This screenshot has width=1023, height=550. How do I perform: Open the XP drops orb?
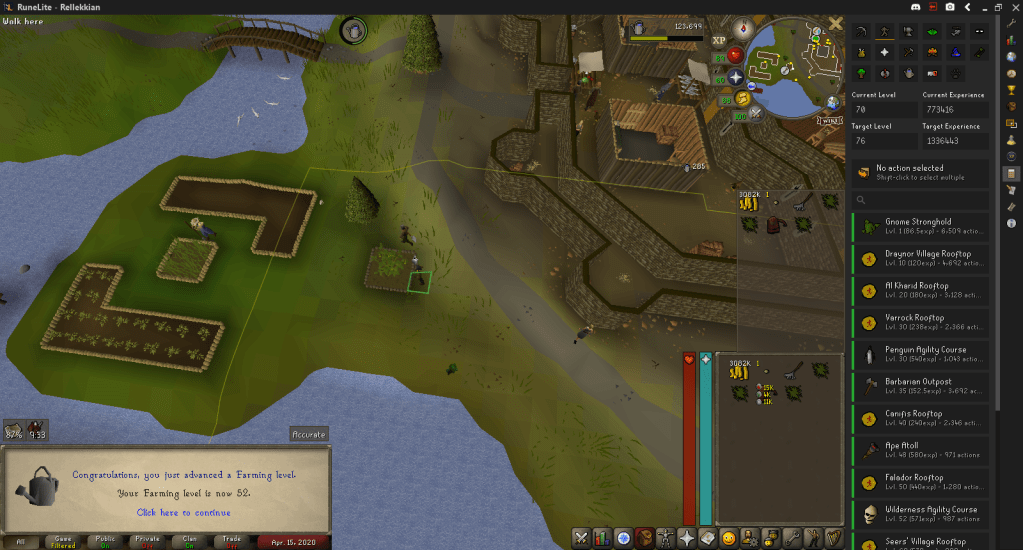(720, 40)
